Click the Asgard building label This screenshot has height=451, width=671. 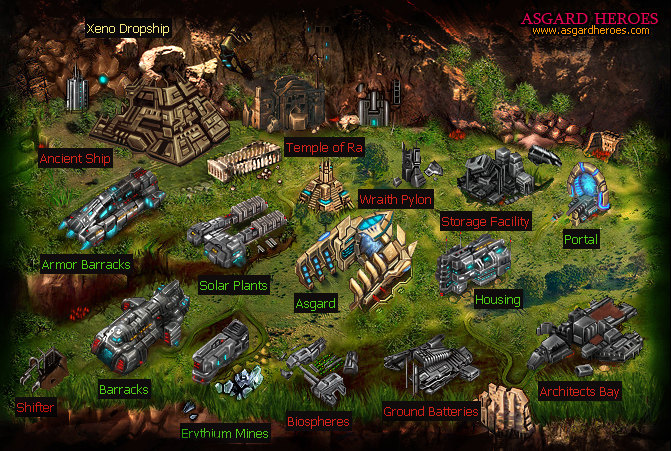[x=316, y=302]
